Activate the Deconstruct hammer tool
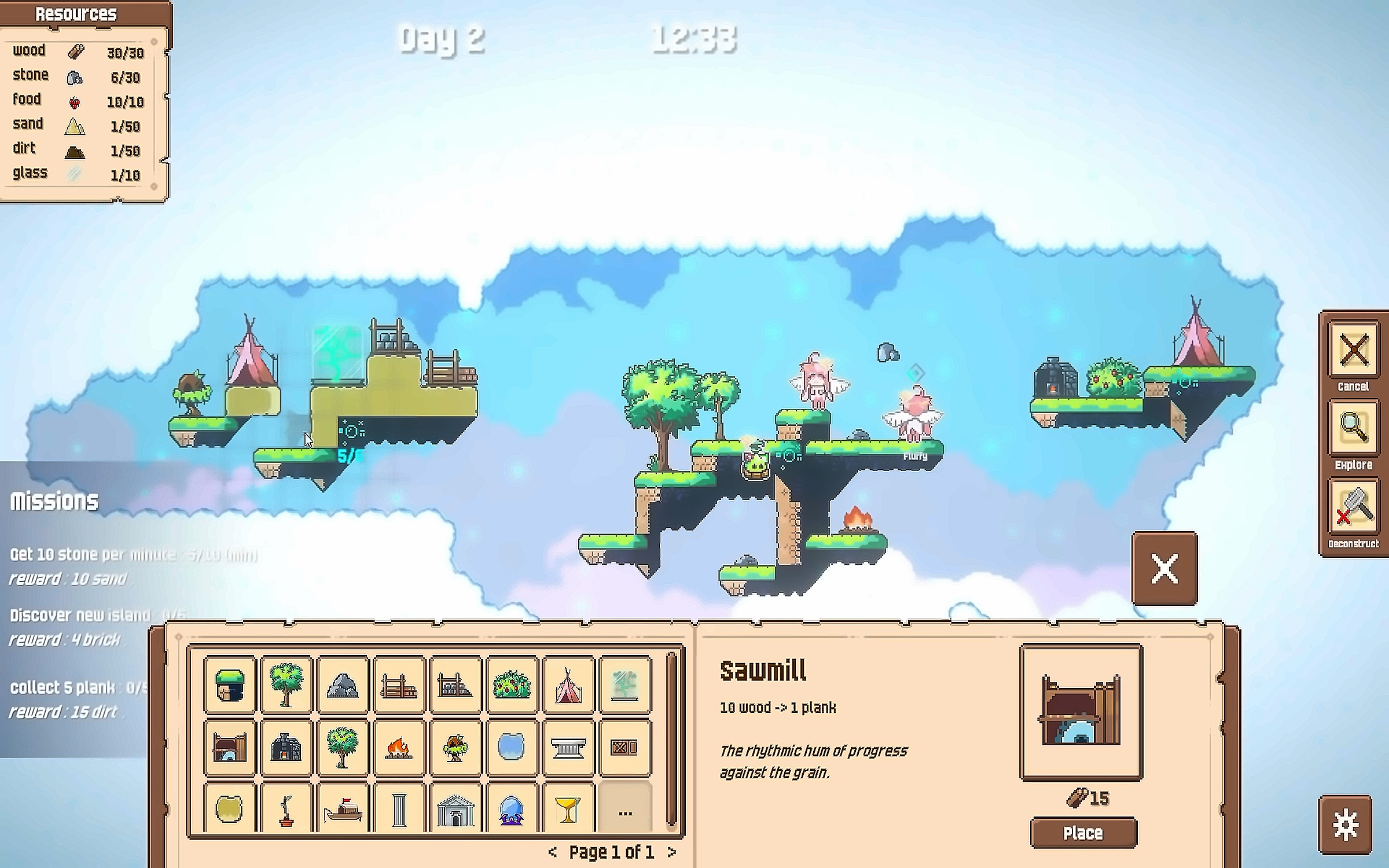1389x868 pixels. click(1353, 508)
